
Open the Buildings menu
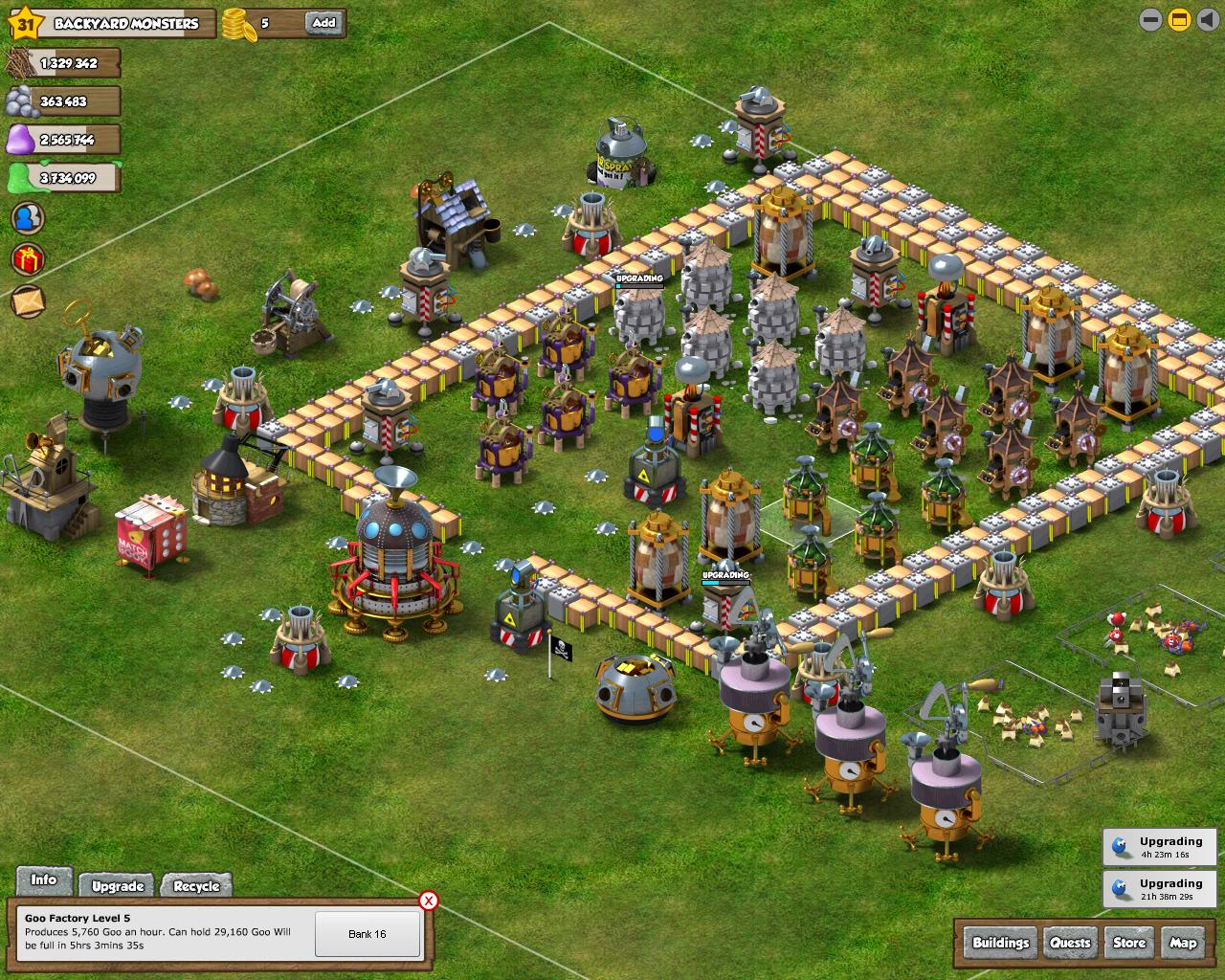[x=1000, y=943]
